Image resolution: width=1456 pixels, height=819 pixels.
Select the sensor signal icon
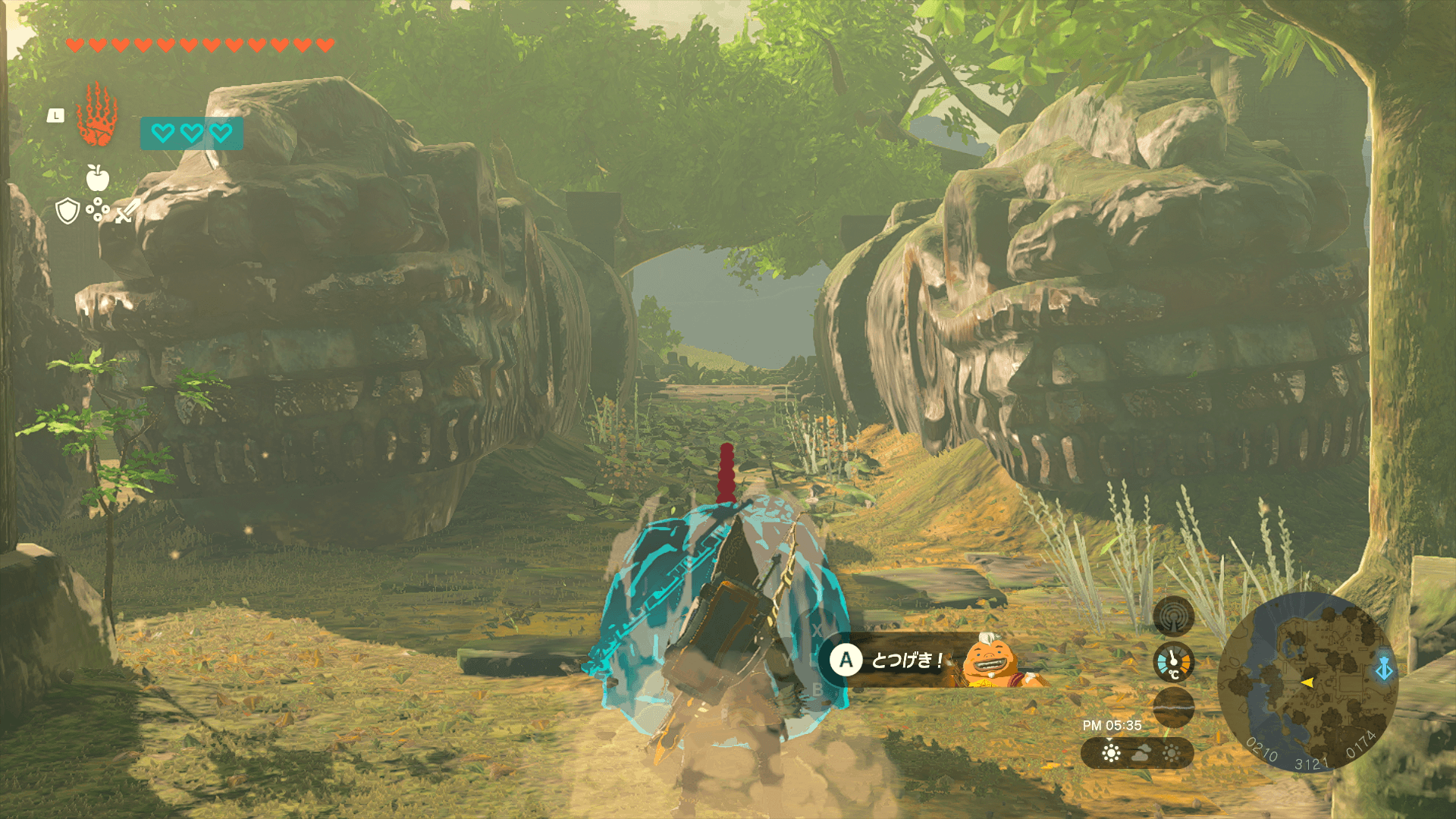pos(1173,616)
